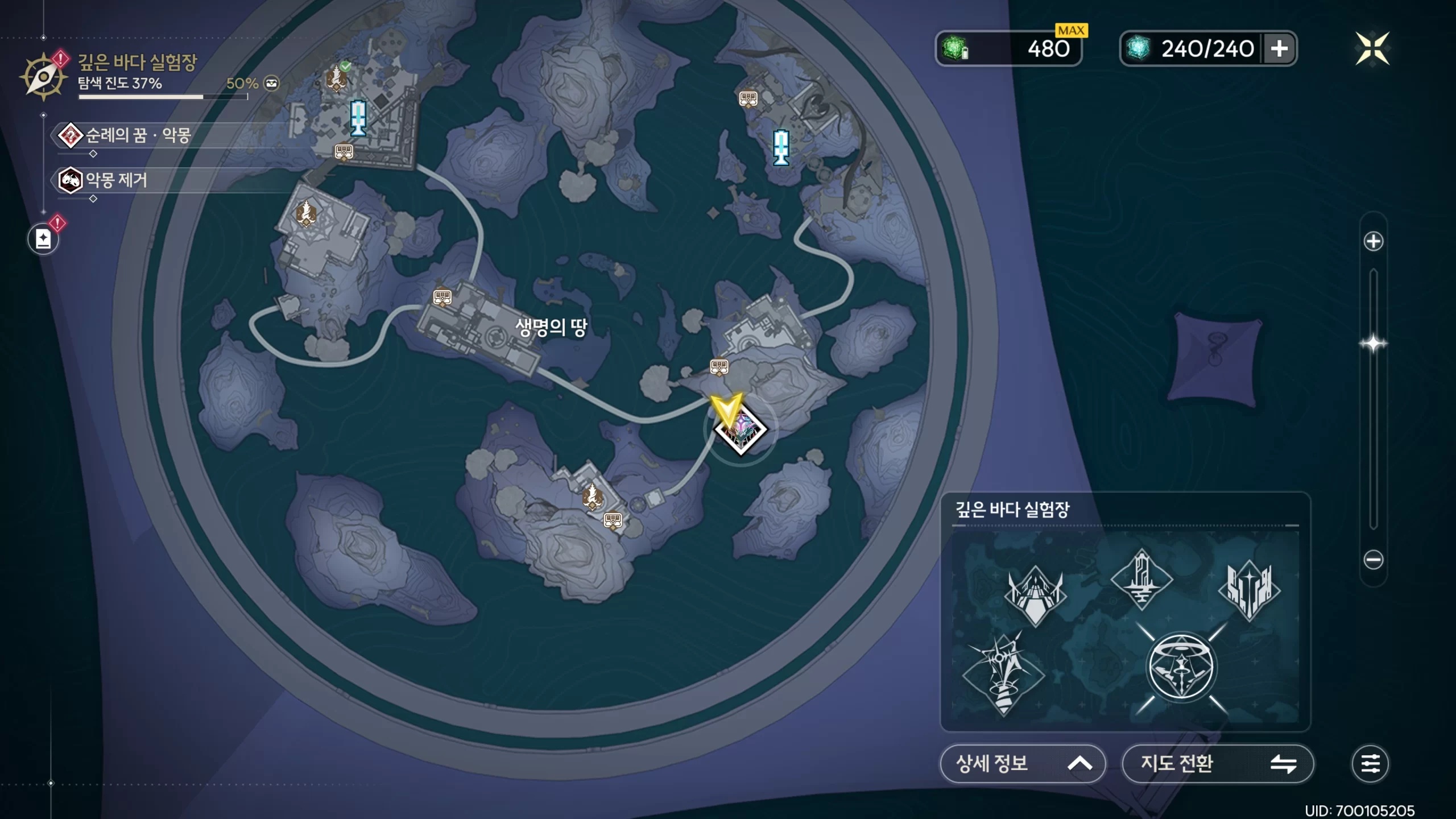Zoom in the map with plus control
The image size is (1456, 819).
tap(1373, 241)
